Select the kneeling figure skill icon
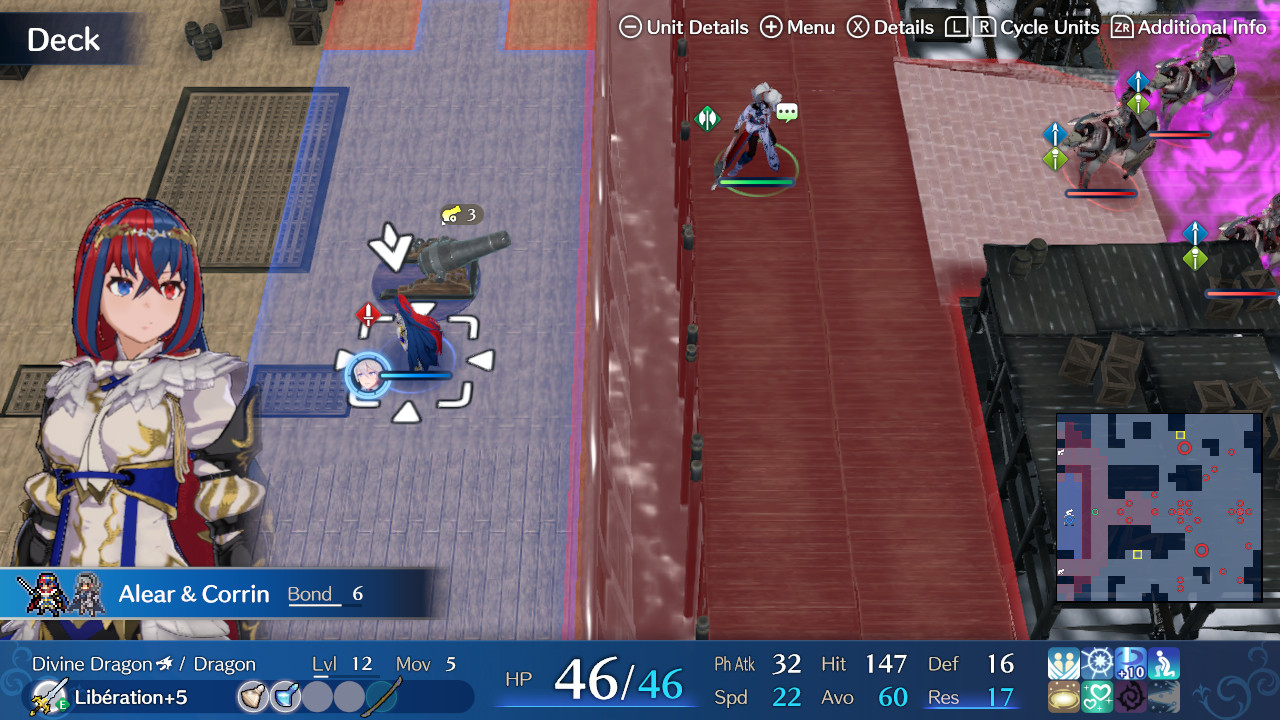The width and height of the screenshot is (1280, 720). 1164,663
